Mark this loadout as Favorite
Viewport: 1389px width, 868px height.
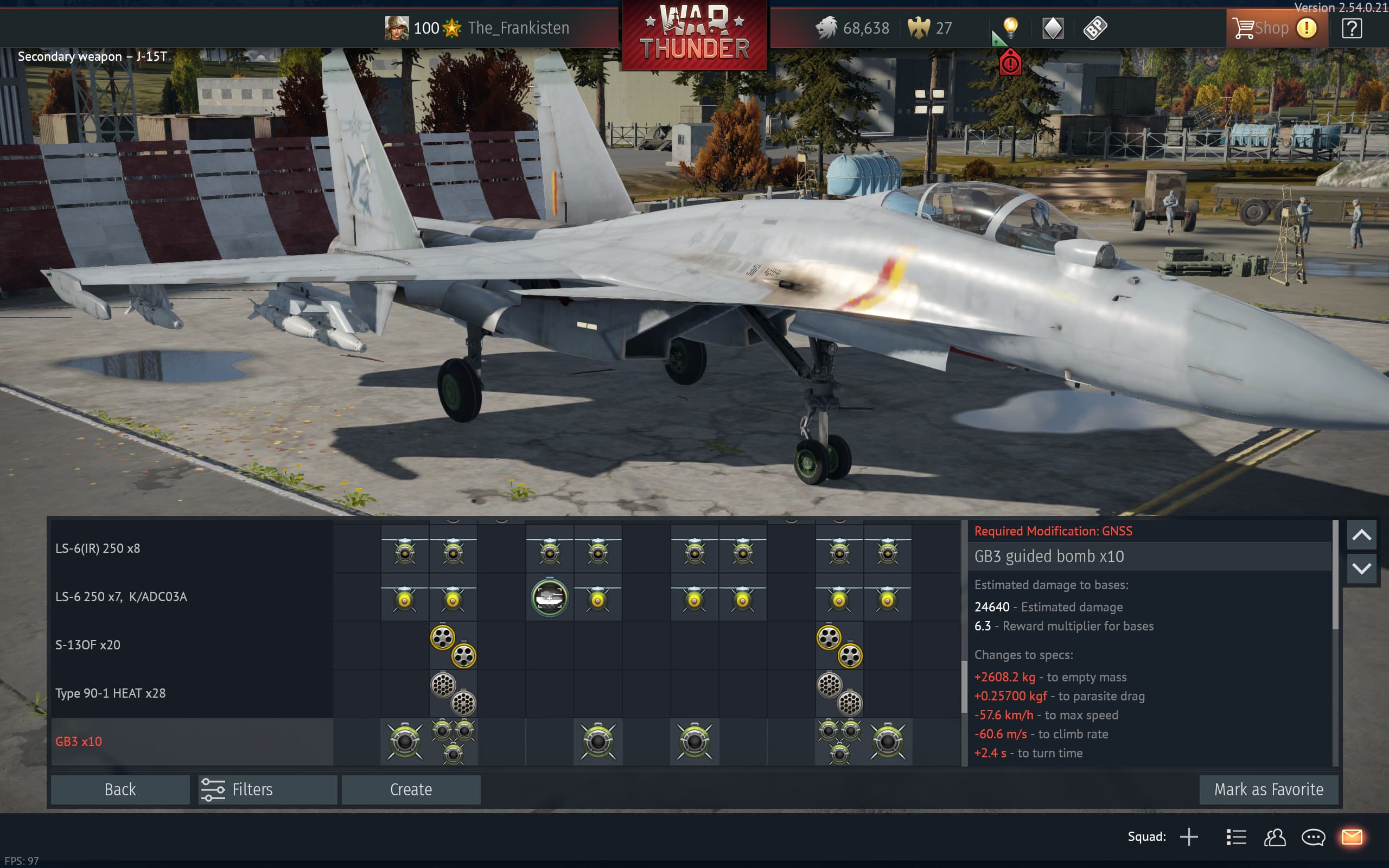tap(1269, 789)
